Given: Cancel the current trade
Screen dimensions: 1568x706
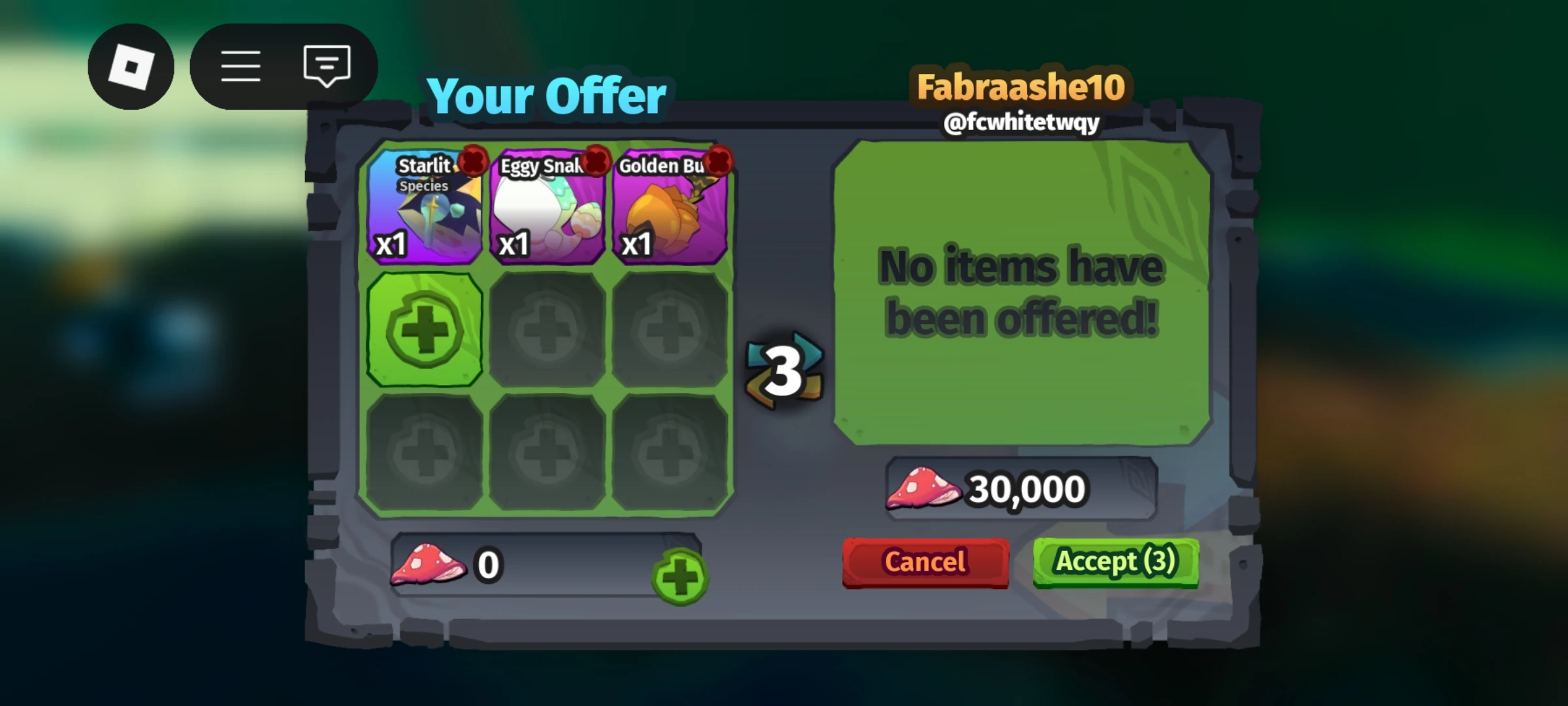Looking at the screenshot, I should pos(924,561).
